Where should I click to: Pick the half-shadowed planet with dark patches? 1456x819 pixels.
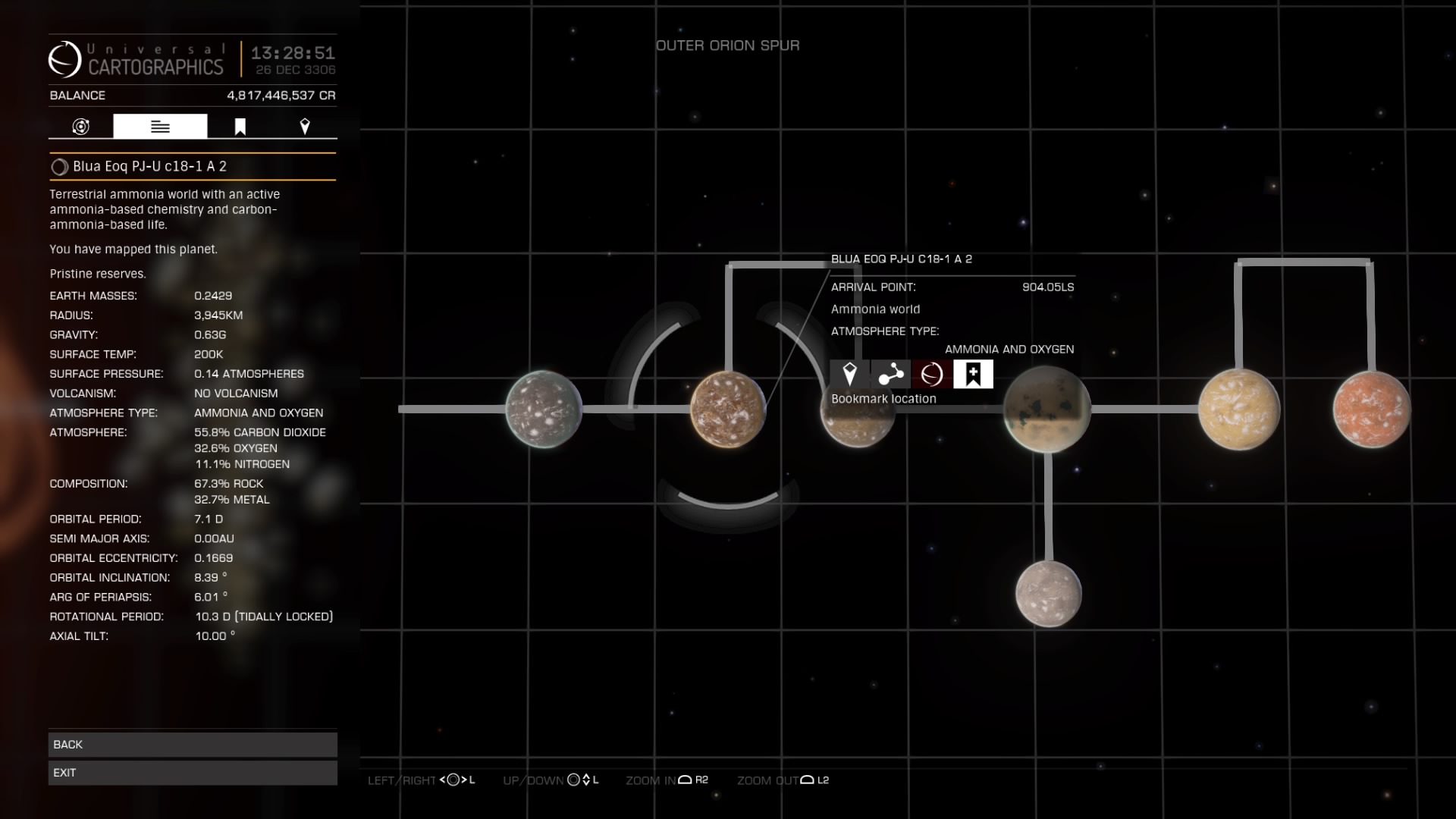[x=1046, y=409]
